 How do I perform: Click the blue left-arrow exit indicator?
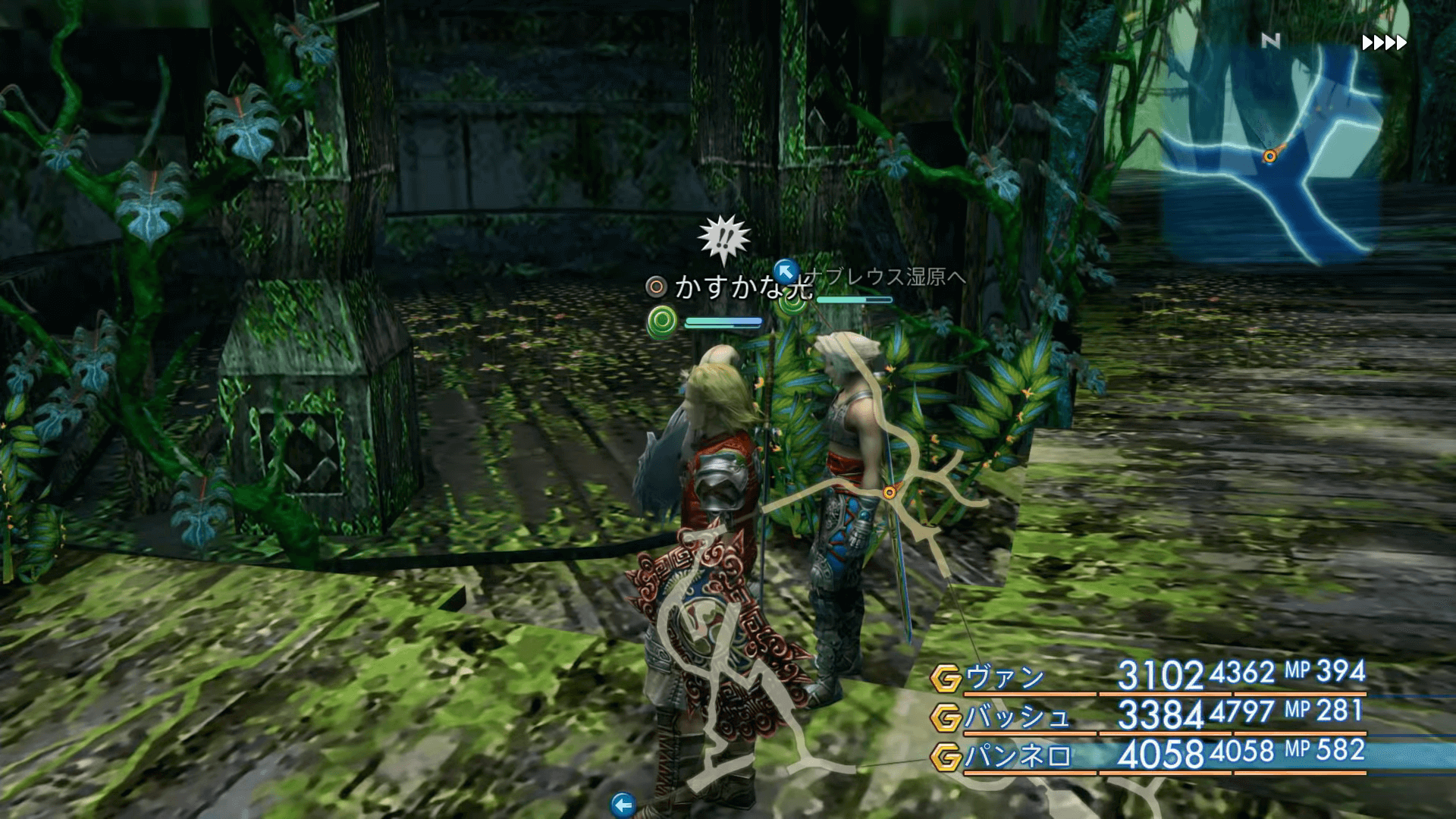(x=623, y=805)
